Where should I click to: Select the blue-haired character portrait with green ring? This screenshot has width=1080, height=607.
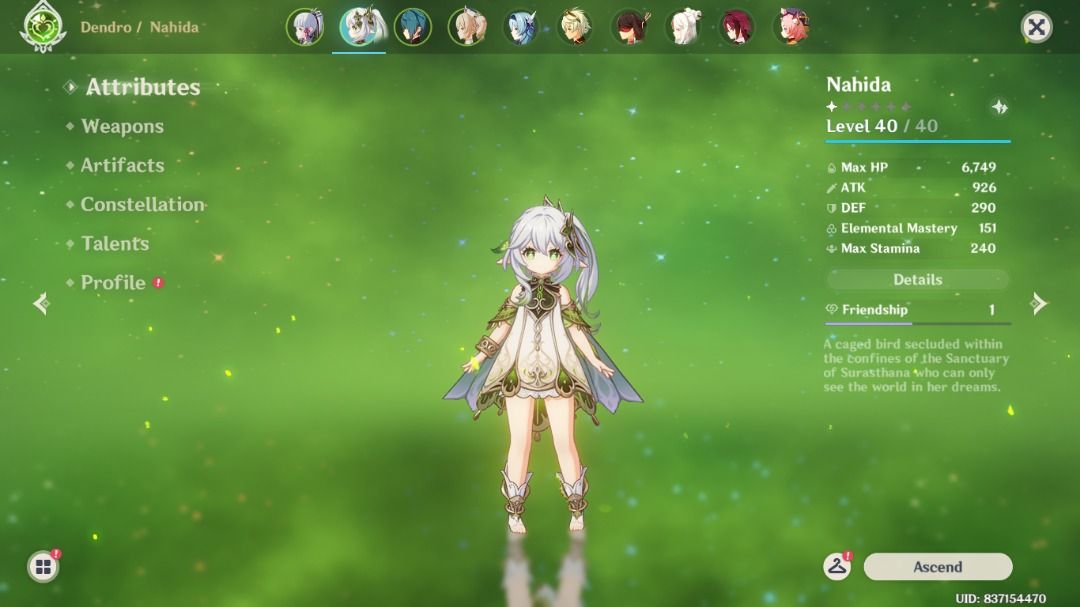[413, 27]
